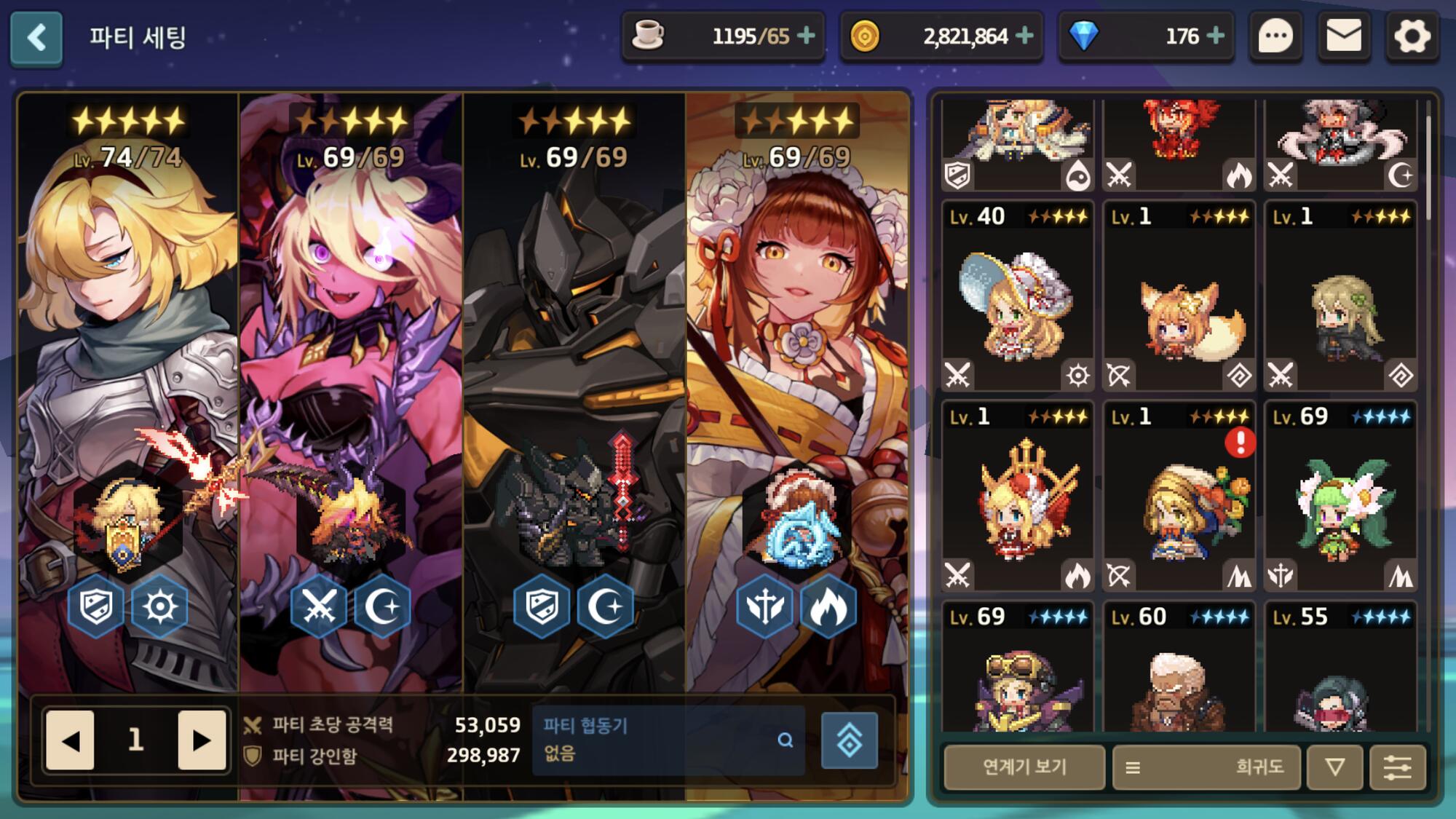Select the pink demon girl party member
1456x819 pixels.
click(351, 364)
